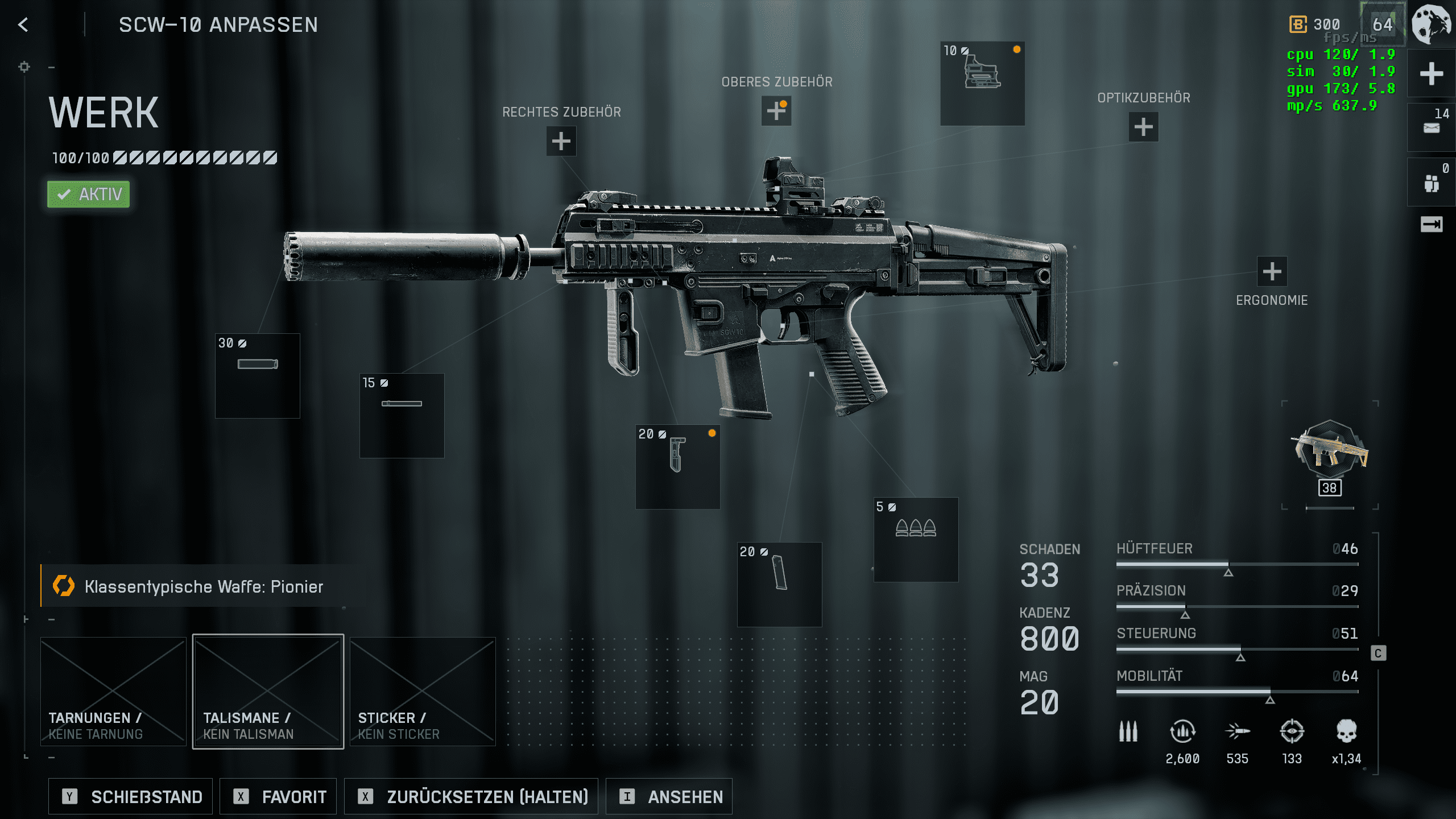The image size is (1456, 819).
Task: Add an Ergonomie attachment
Action: (x=1272, y=271)
